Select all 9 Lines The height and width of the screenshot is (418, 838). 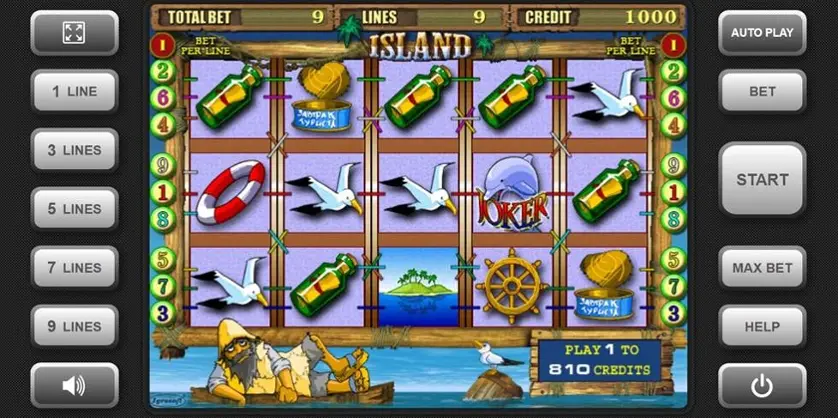[74, 326]
